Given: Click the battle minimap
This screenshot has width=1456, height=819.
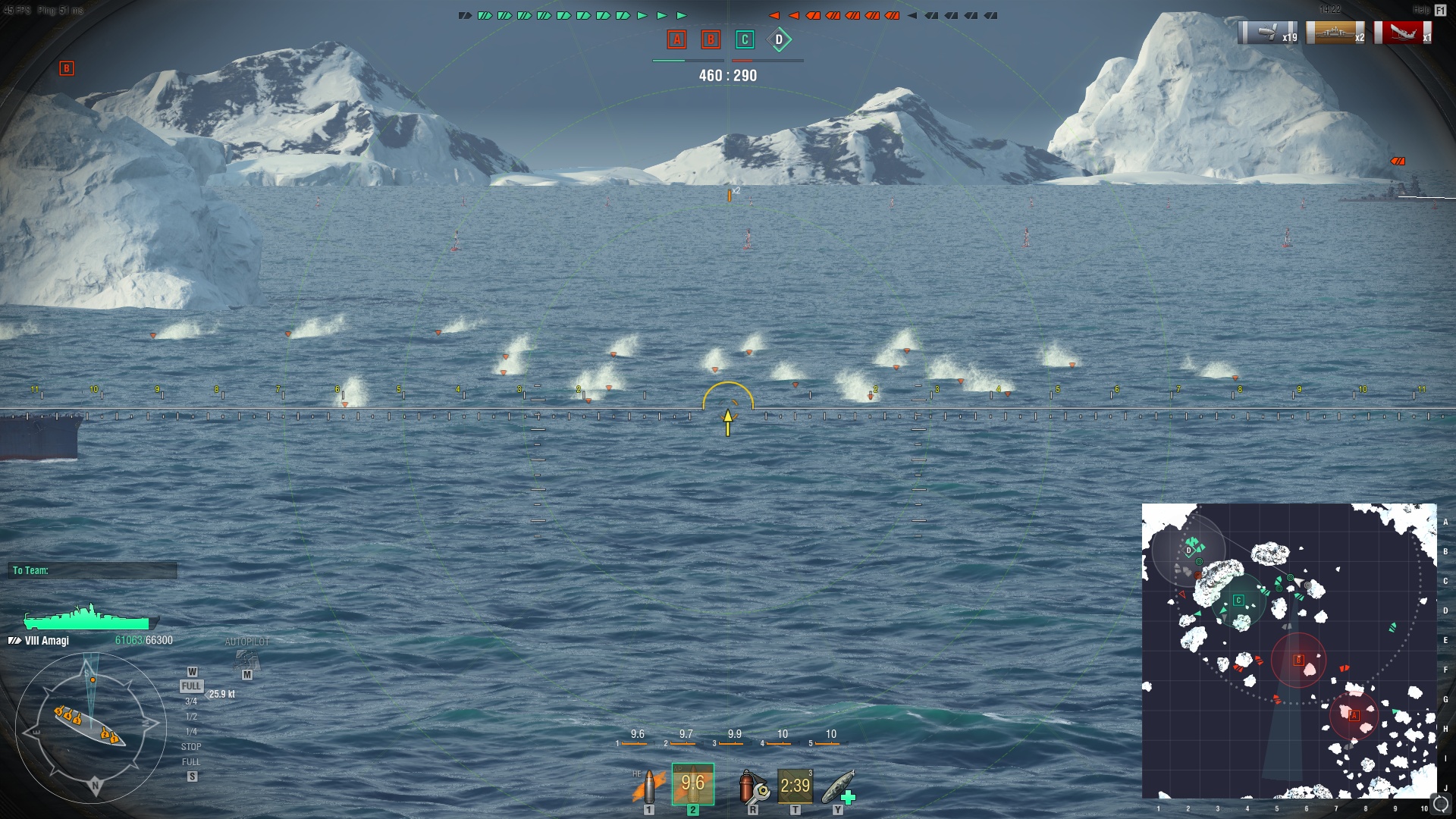Looking at the screenshot, I should 1288,651.
